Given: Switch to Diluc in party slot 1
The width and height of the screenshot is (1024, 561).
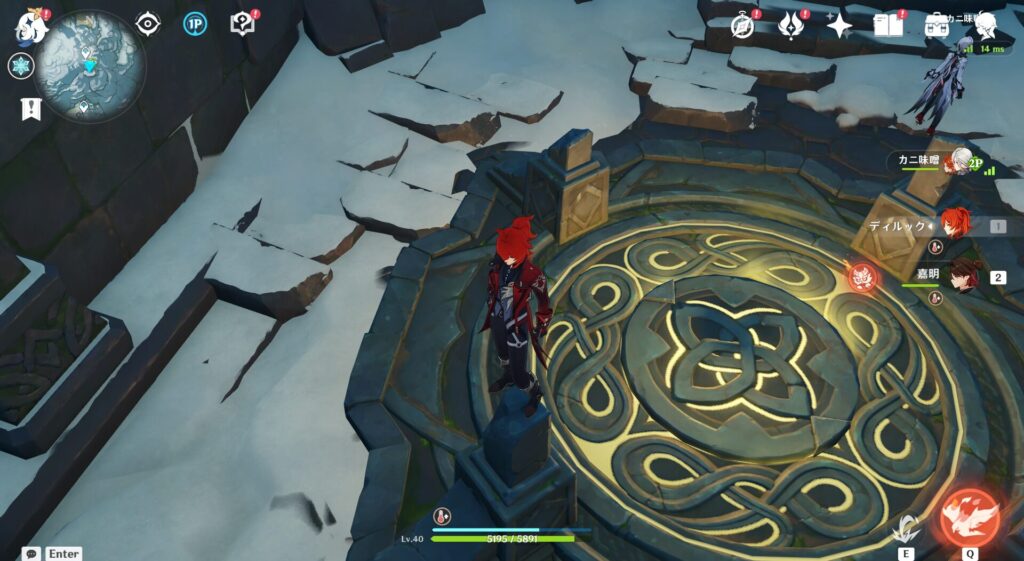Looking at the screenshot, I should pyautogui.click(x=955, y=225).
